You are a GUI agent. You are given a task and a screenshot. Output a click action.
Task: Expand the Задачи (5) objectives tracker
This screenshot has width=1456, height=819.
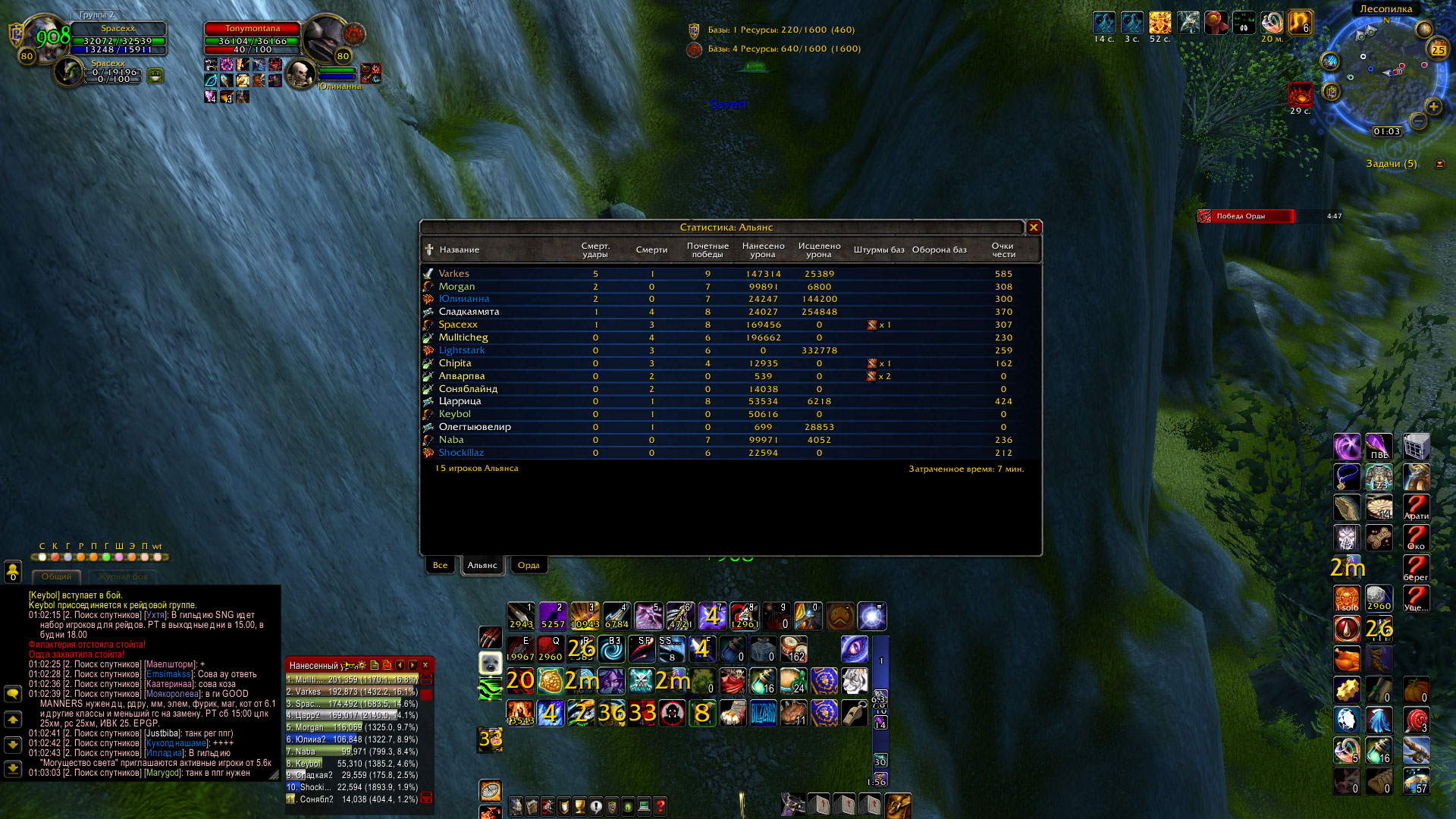[1439, 164]
